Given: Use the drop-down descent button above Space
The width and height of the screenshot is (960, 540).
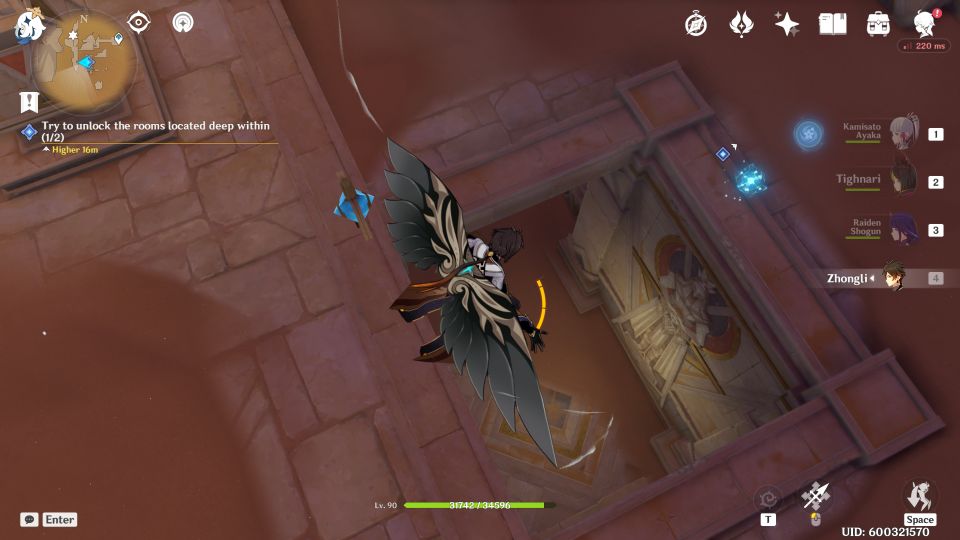Looking at the screenshot, I should (x=919, y=494).
